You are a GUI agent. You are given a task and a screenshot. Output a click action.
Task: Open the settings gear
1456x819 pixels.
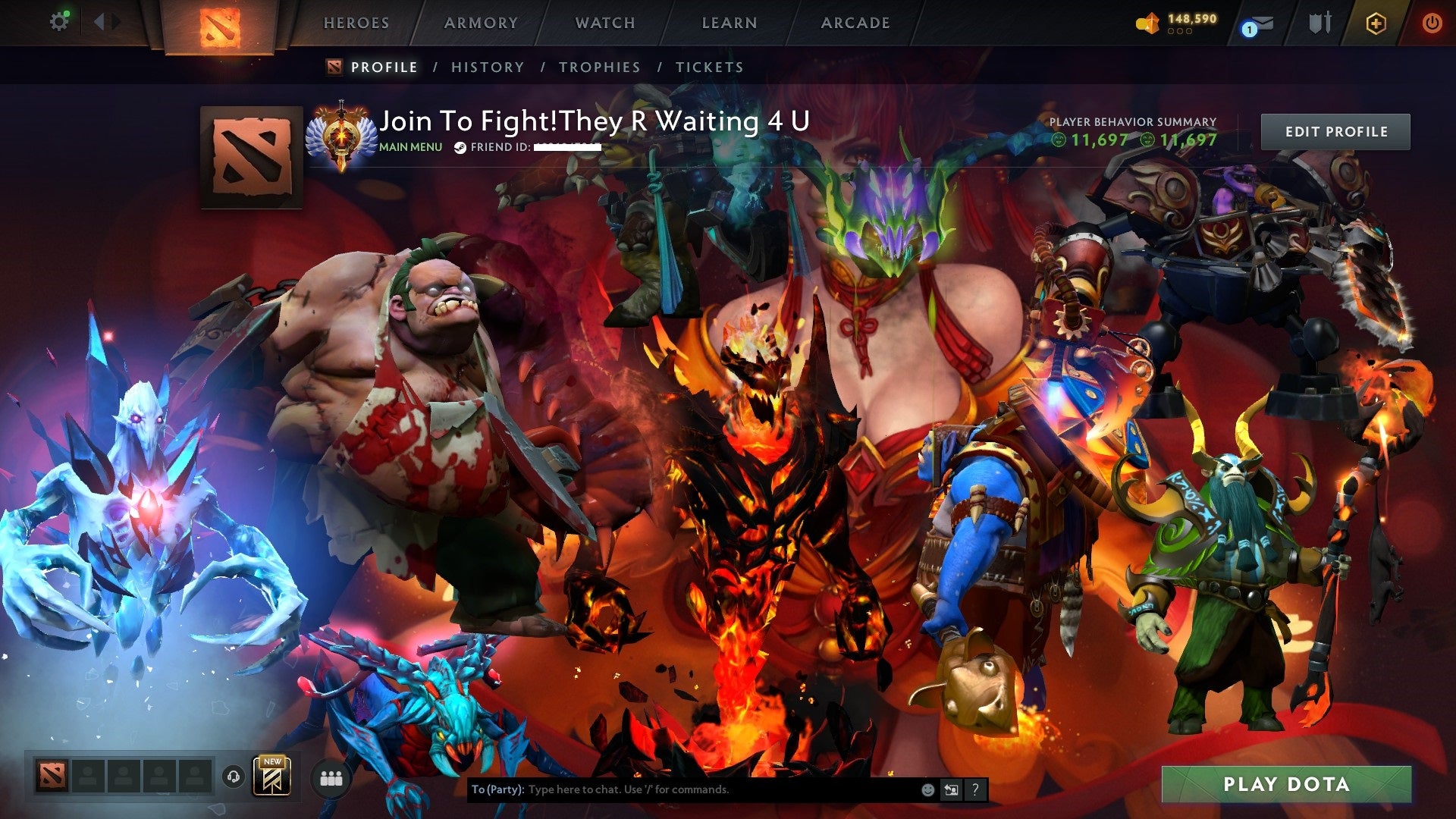pyautogui.click(x=59, y=21)
